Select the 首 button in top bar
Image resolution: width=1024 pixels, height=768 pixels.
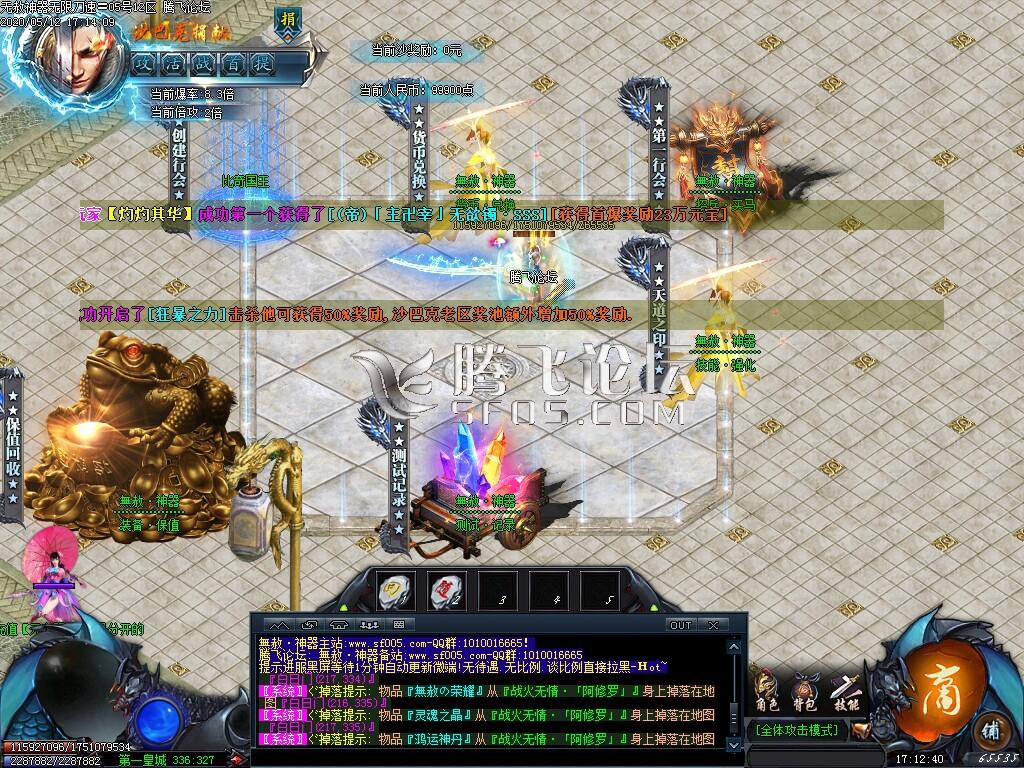[x=234, y=63]
